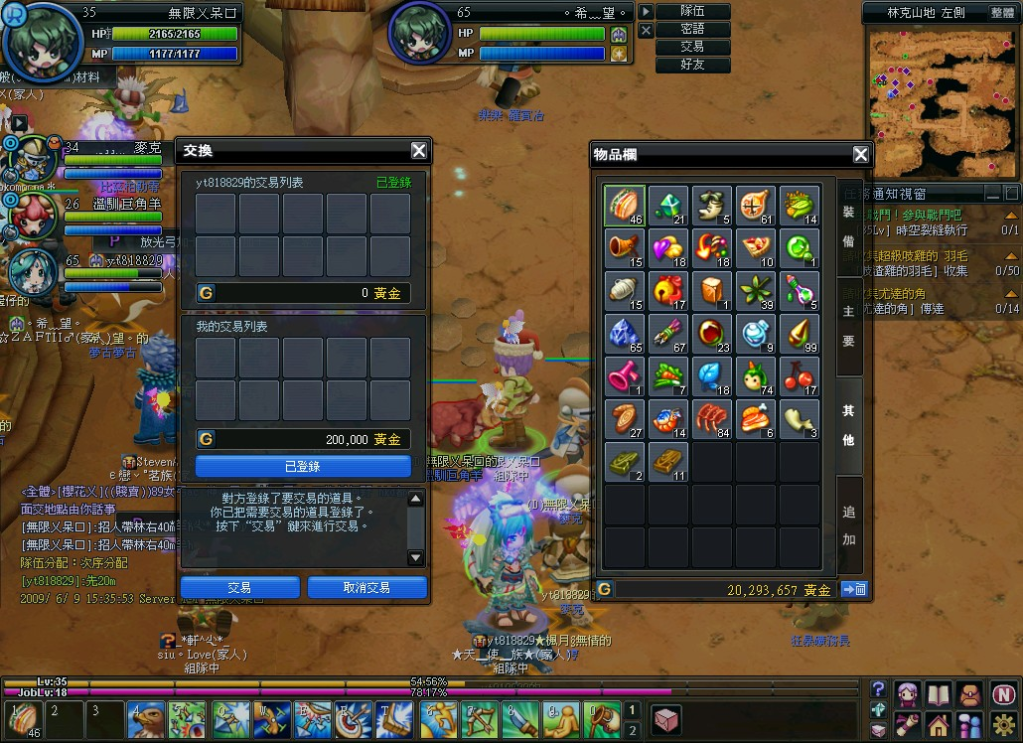
Task: Choose the pizza slice item slot
Action: [x=756, y=248]
